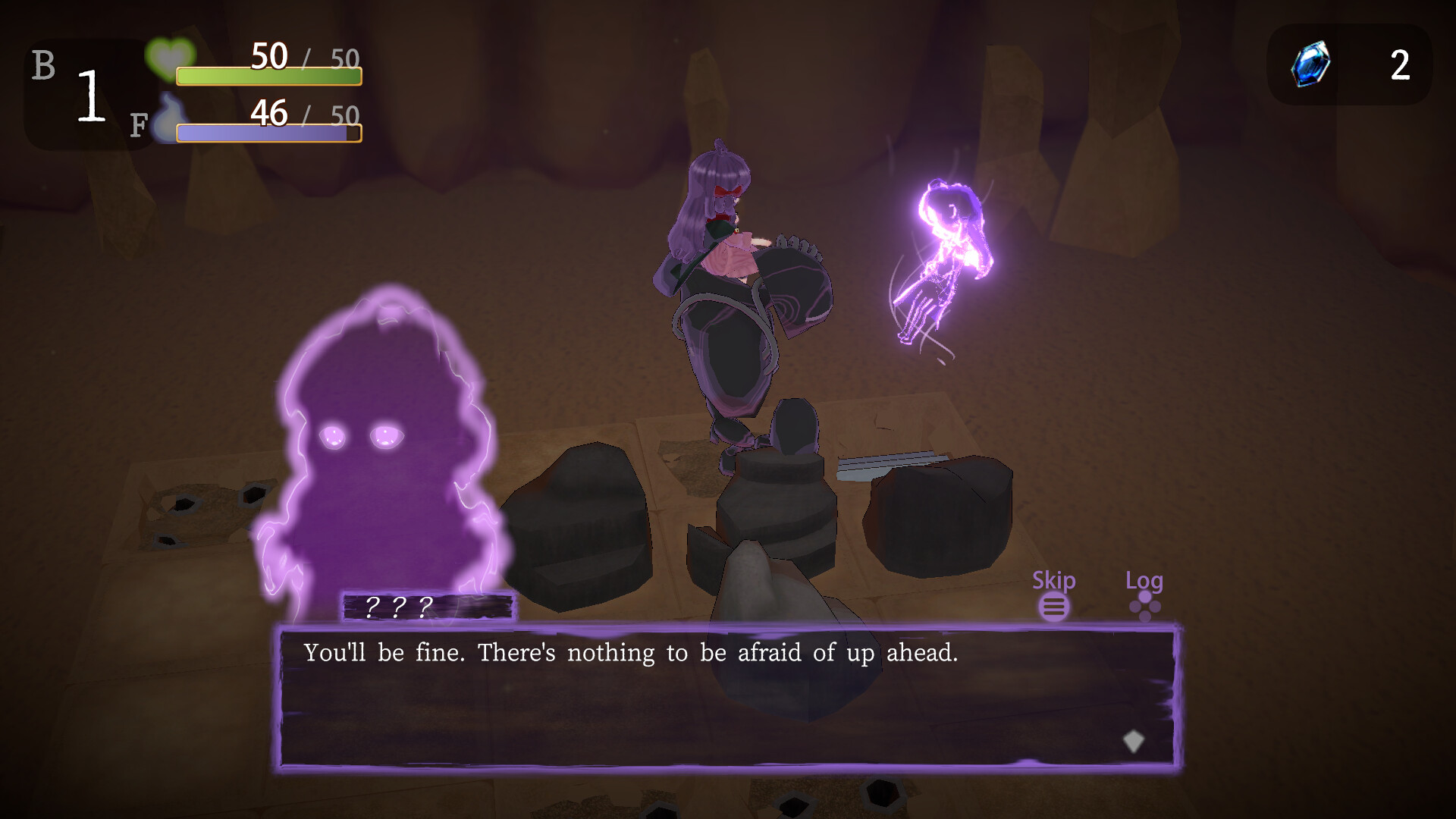Click the Skip hamburger icon
This screenshot has height=819, width=1456.
[x=1055, y=607]
